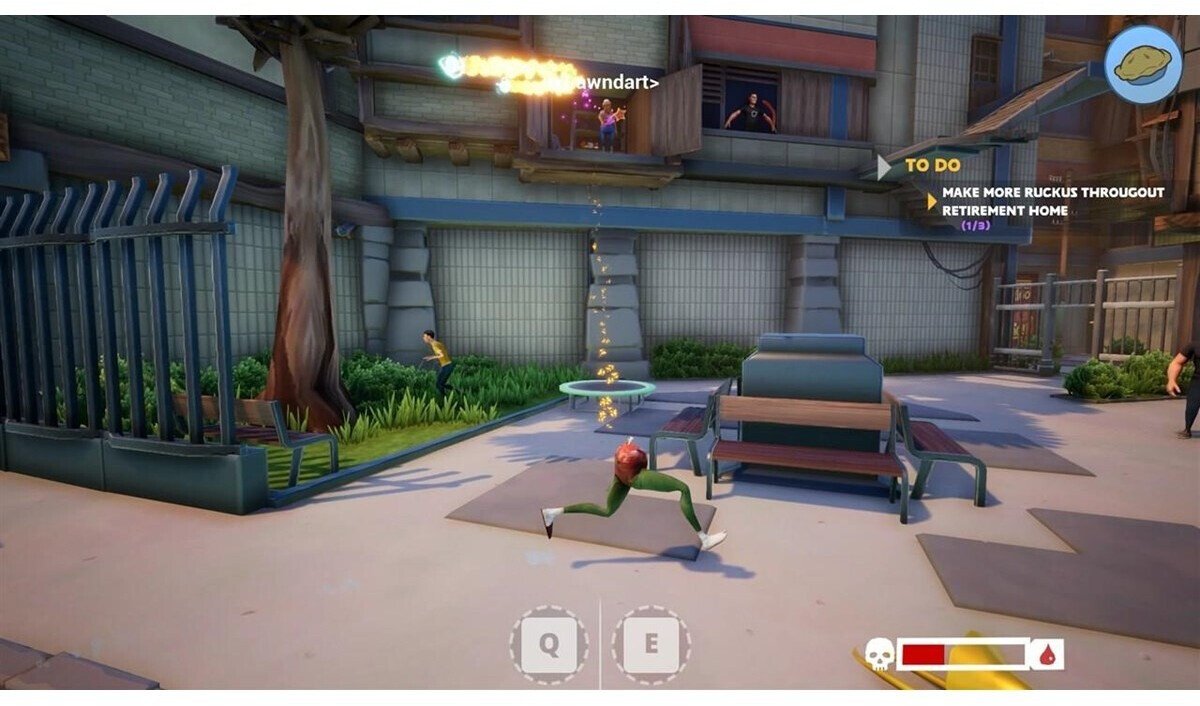This screenshot has height=706, width=1200.
Task: Select the Make More Ruckus objective entry
Action: point(1052,201)
